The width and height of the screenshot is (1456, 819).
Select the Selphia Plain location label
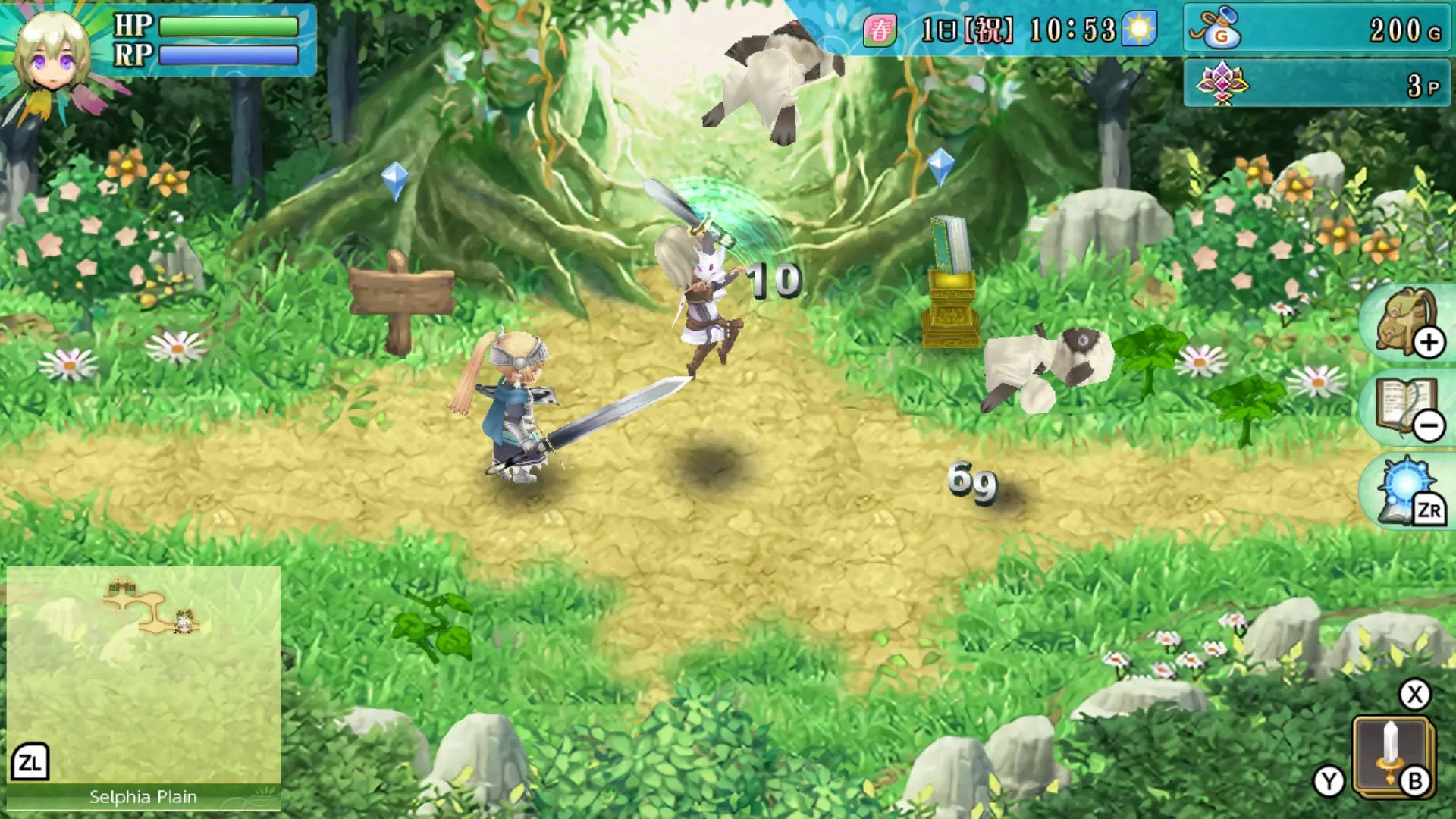click(143, 796)
